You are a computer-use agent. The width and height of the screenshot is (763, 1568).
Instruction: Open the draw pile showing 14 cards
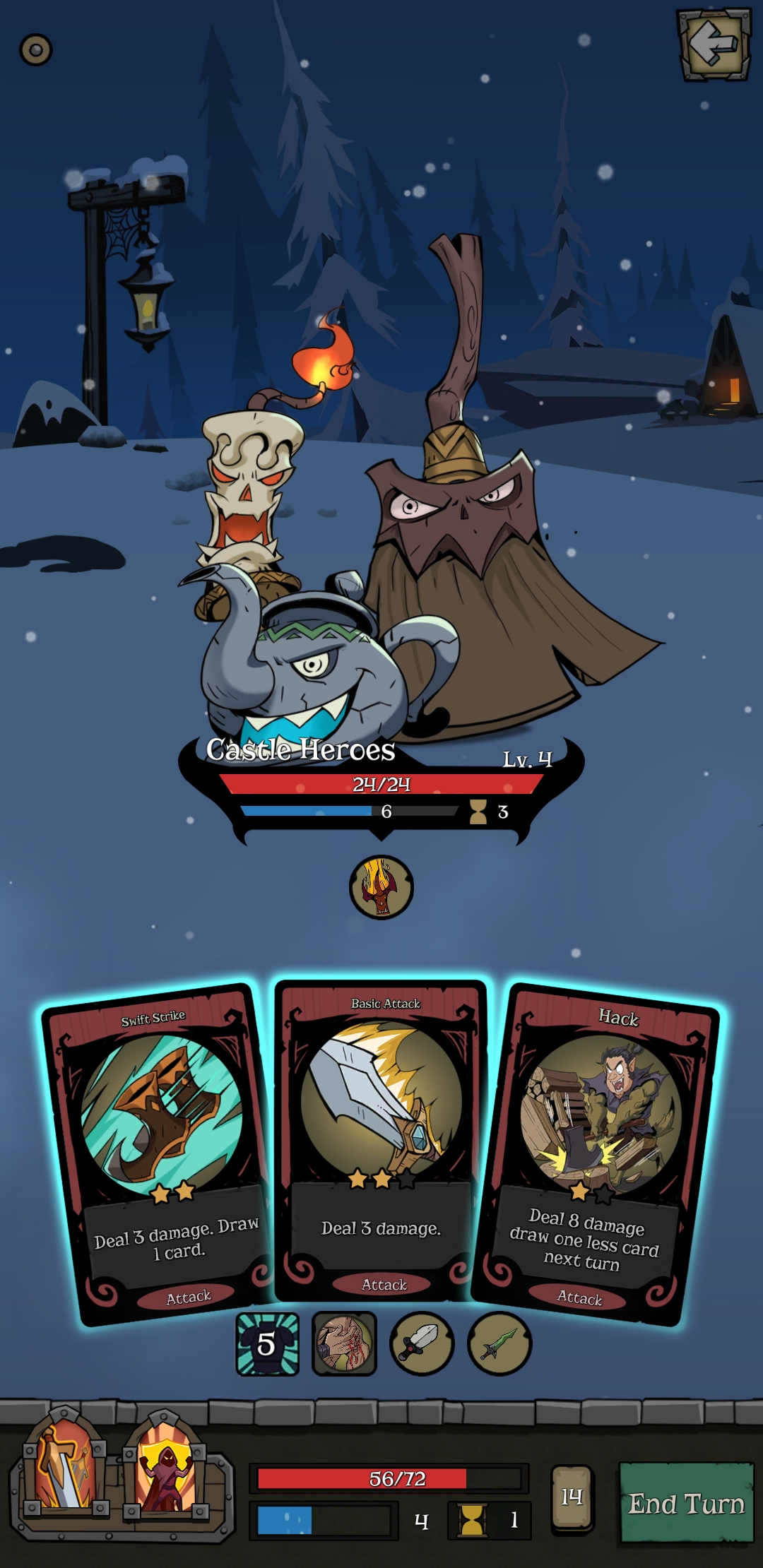point(572,1497)
